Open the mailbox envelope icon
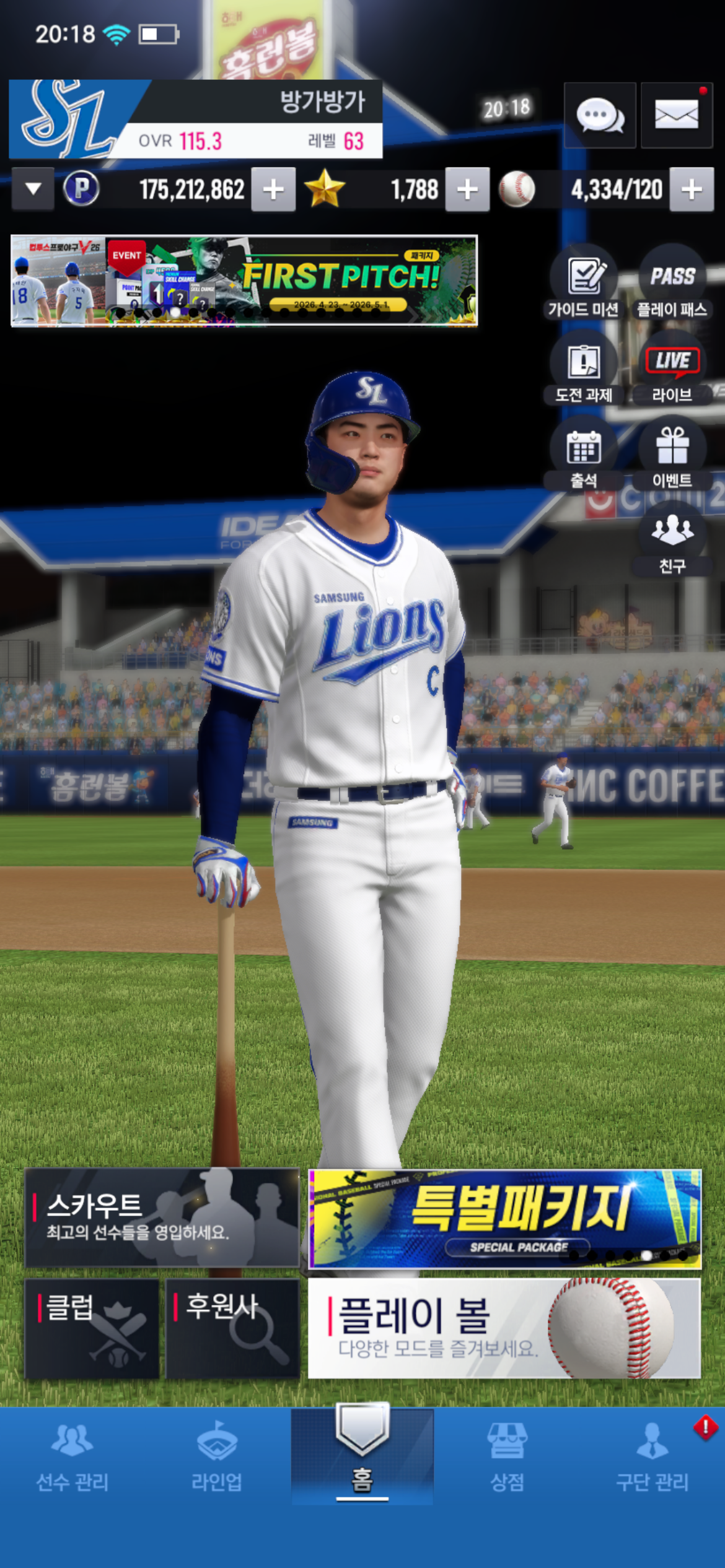 [x=676, y=116]
